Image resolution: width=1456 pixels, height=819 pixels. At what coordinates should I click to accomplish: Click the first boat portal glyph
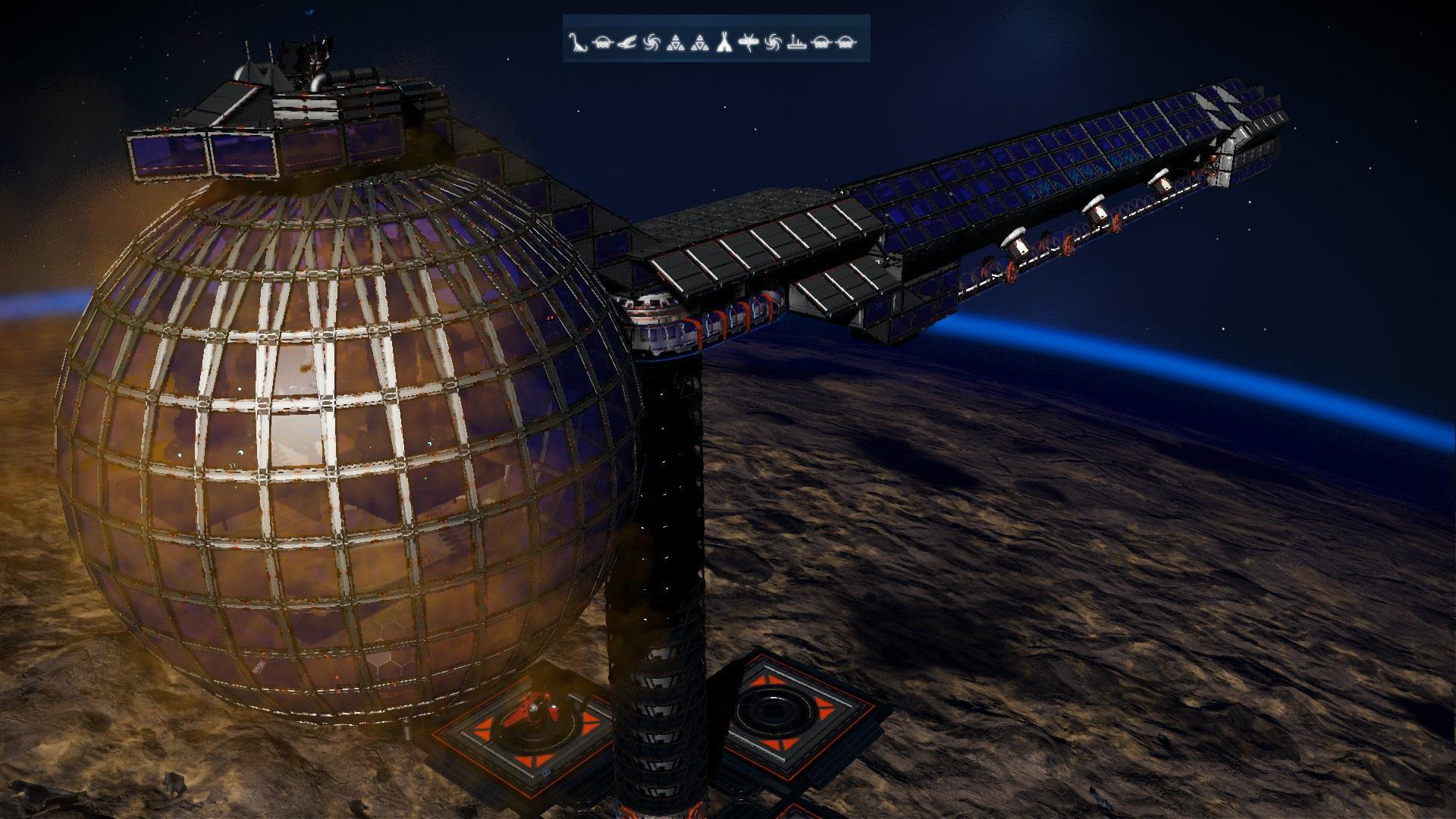pos(603,43)
